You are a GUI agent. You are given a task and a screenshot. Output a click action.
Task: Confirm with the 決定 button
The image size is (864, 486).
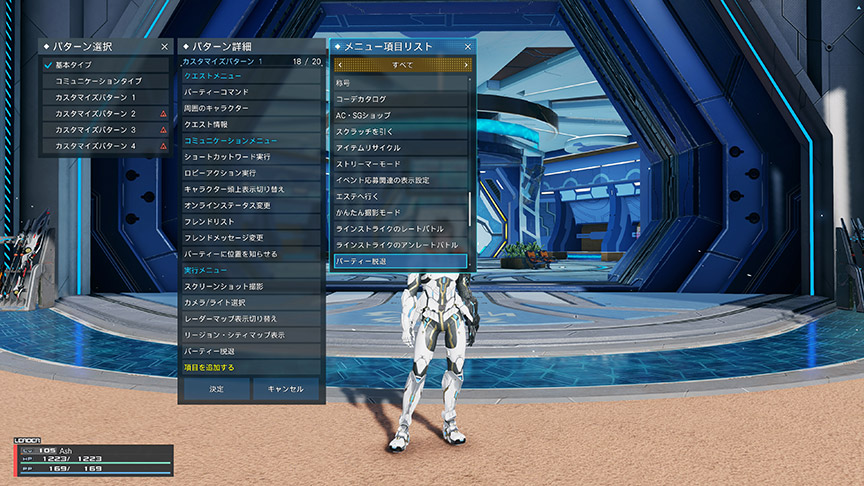pos(216,388)
